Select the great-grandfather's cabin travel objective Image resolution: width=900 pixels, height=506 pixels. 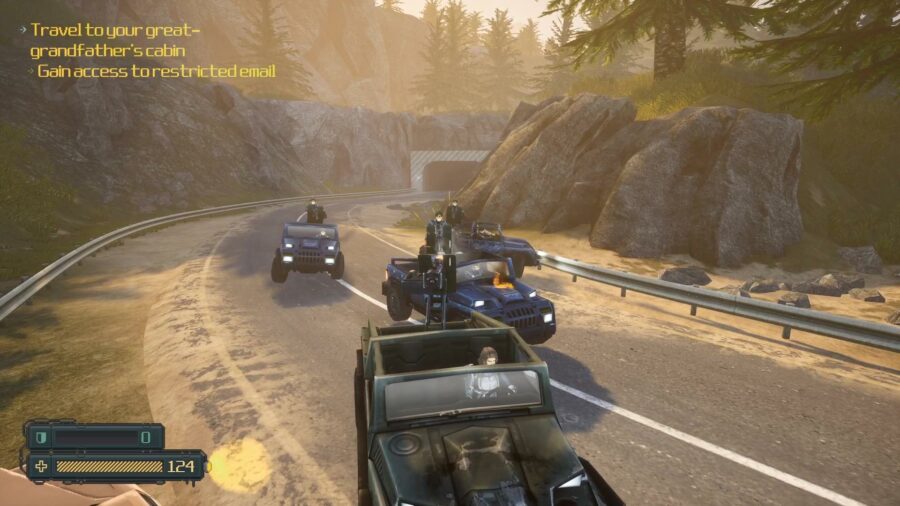(115, 39)
